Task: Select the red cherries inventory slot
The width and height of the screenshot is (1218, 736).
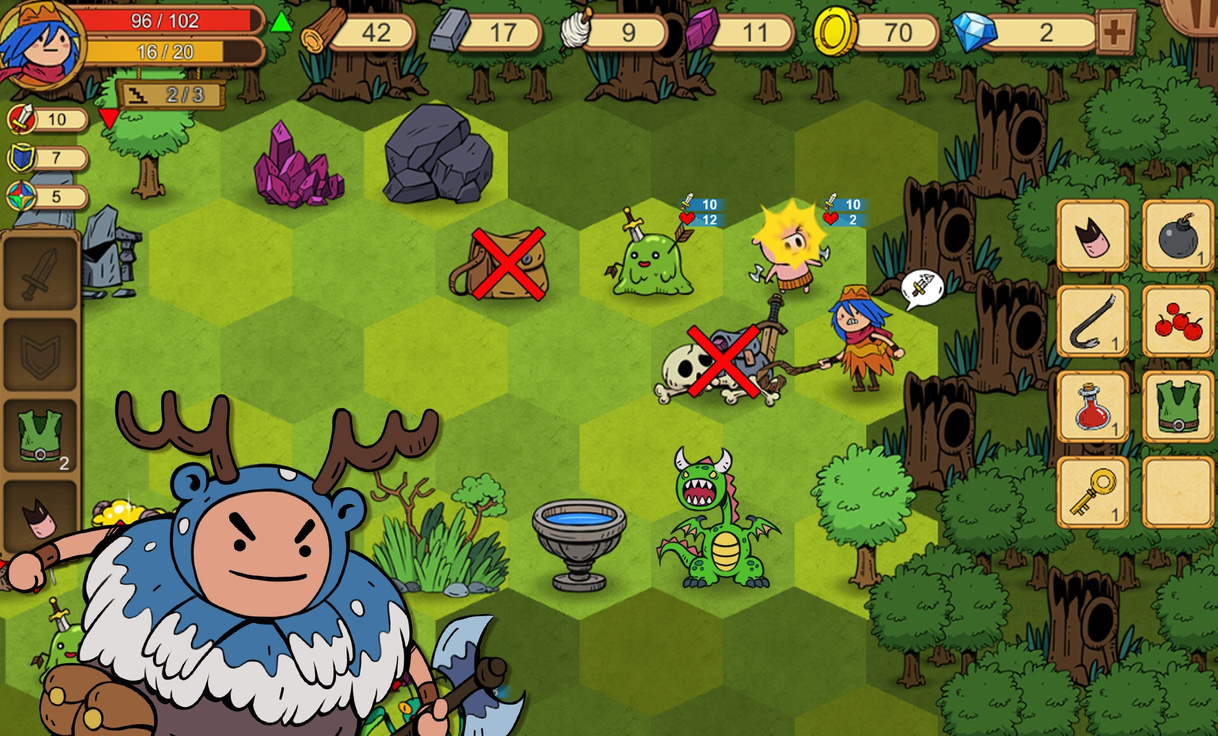Action: coord(1178,322)
